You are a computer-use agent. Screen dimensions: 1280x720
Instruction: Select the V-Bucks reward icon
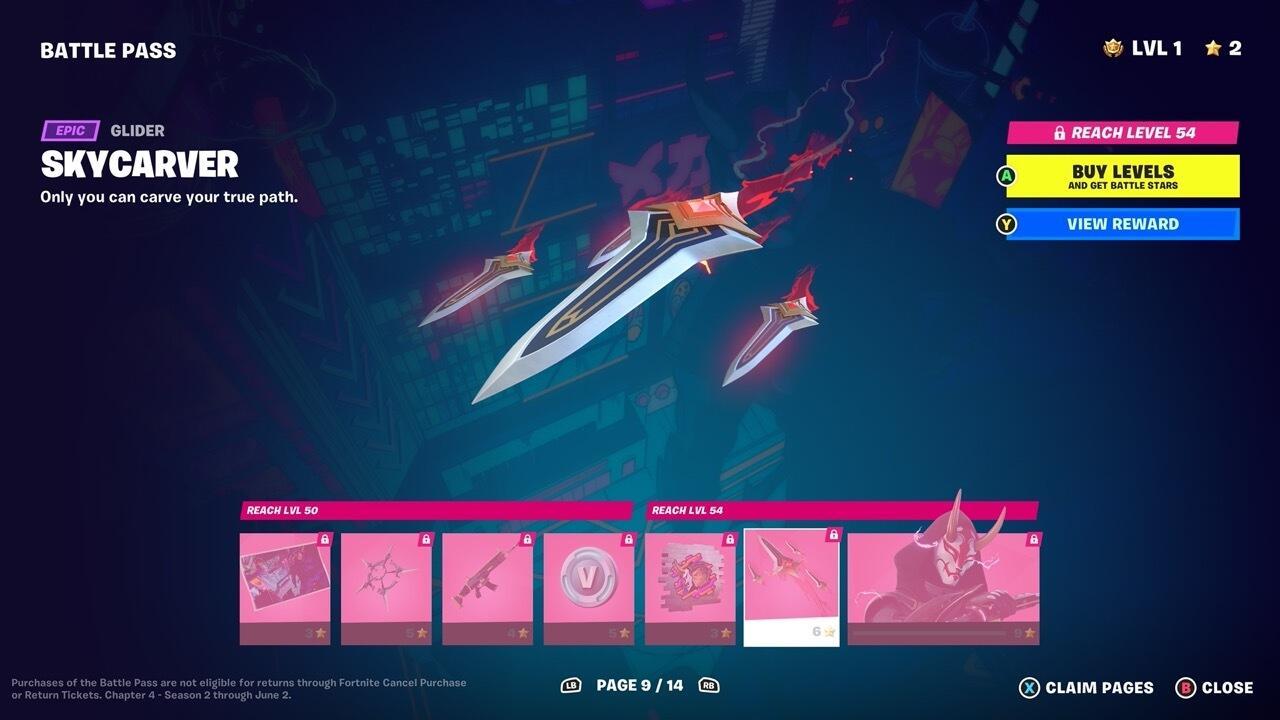pyautogui.click(x=589, y=580)
